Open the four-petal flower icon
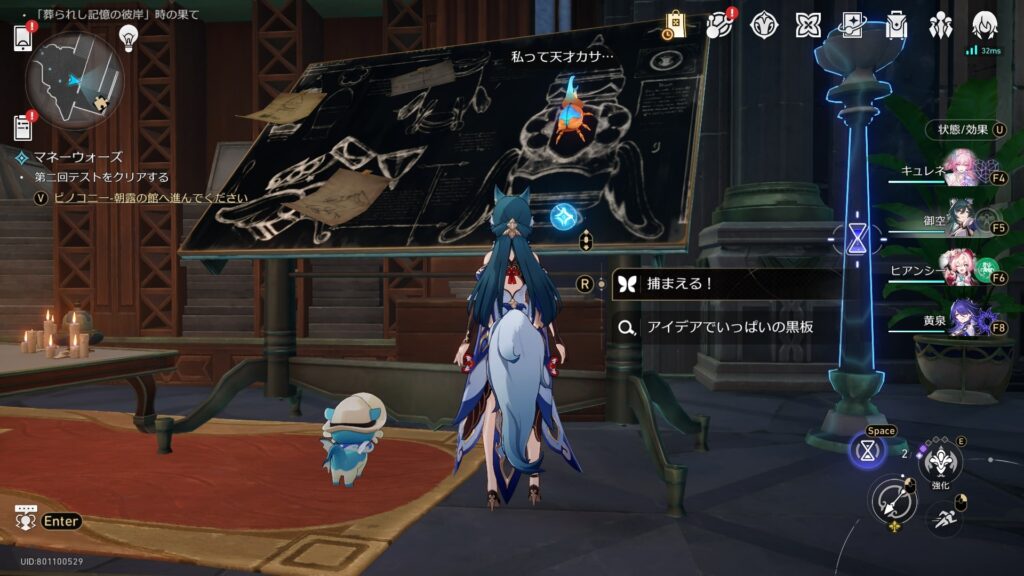Screen dimensions: 1024x576 [x=808, y=25]
